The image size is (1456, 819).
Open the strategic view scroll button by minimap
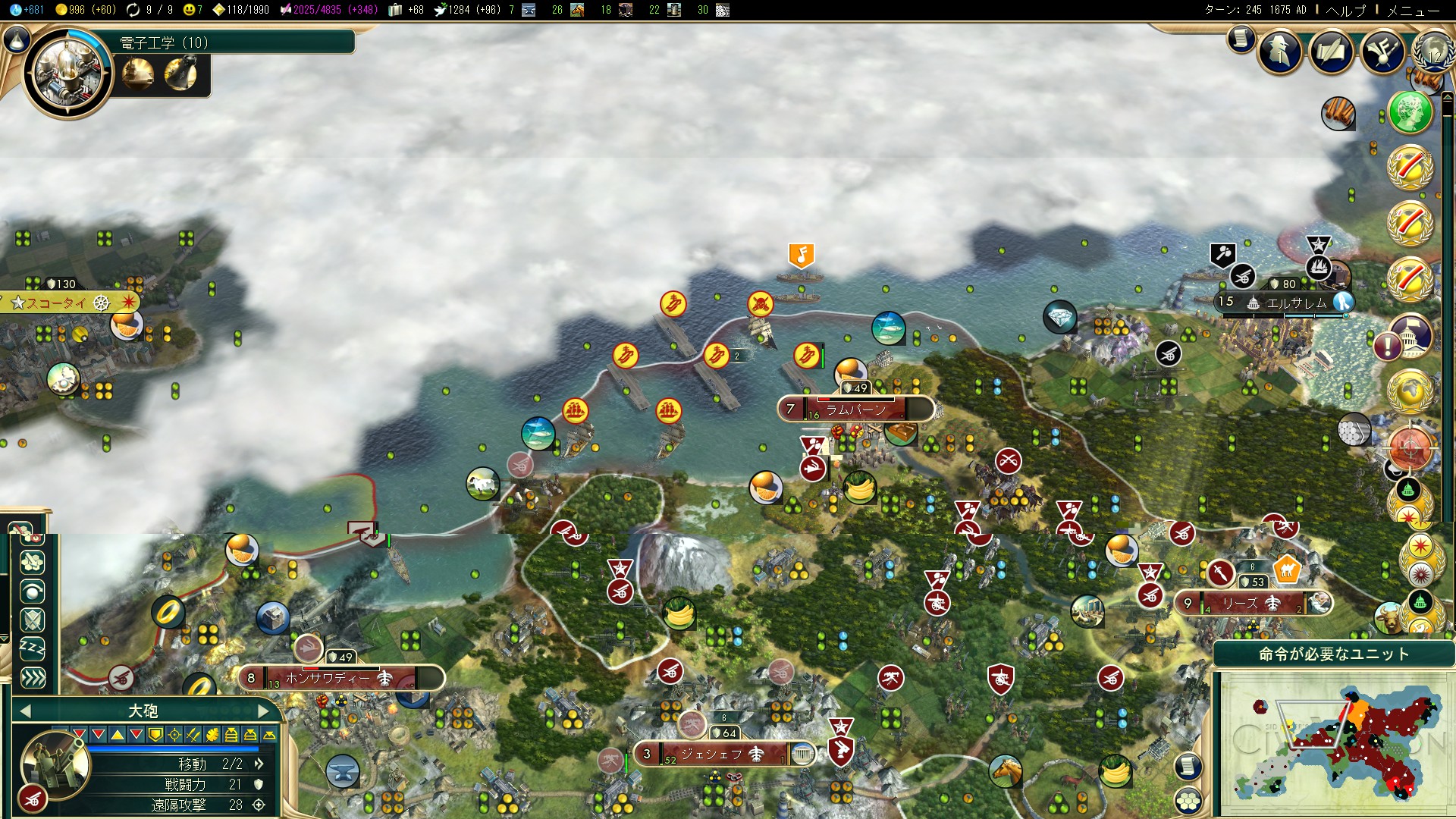coord(1188,766)
